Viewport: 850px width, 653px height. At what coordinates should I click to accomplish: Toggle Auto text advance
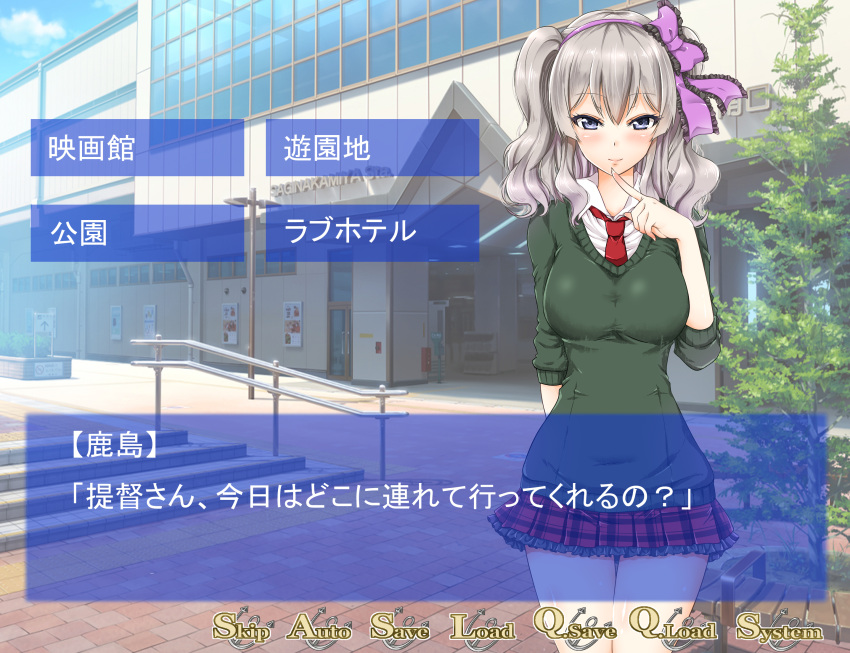(320, 628)
